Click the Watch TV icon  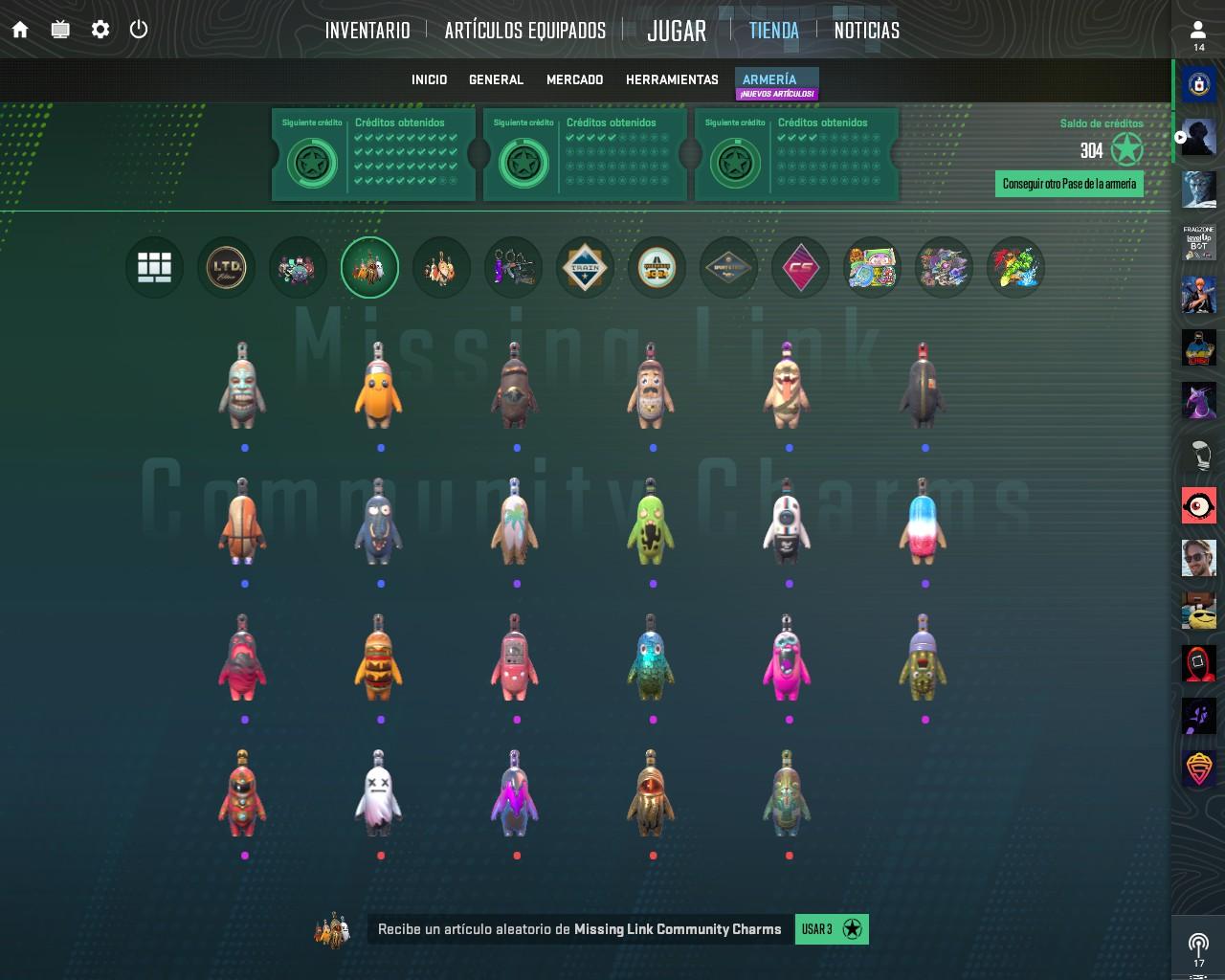[60, 30]
